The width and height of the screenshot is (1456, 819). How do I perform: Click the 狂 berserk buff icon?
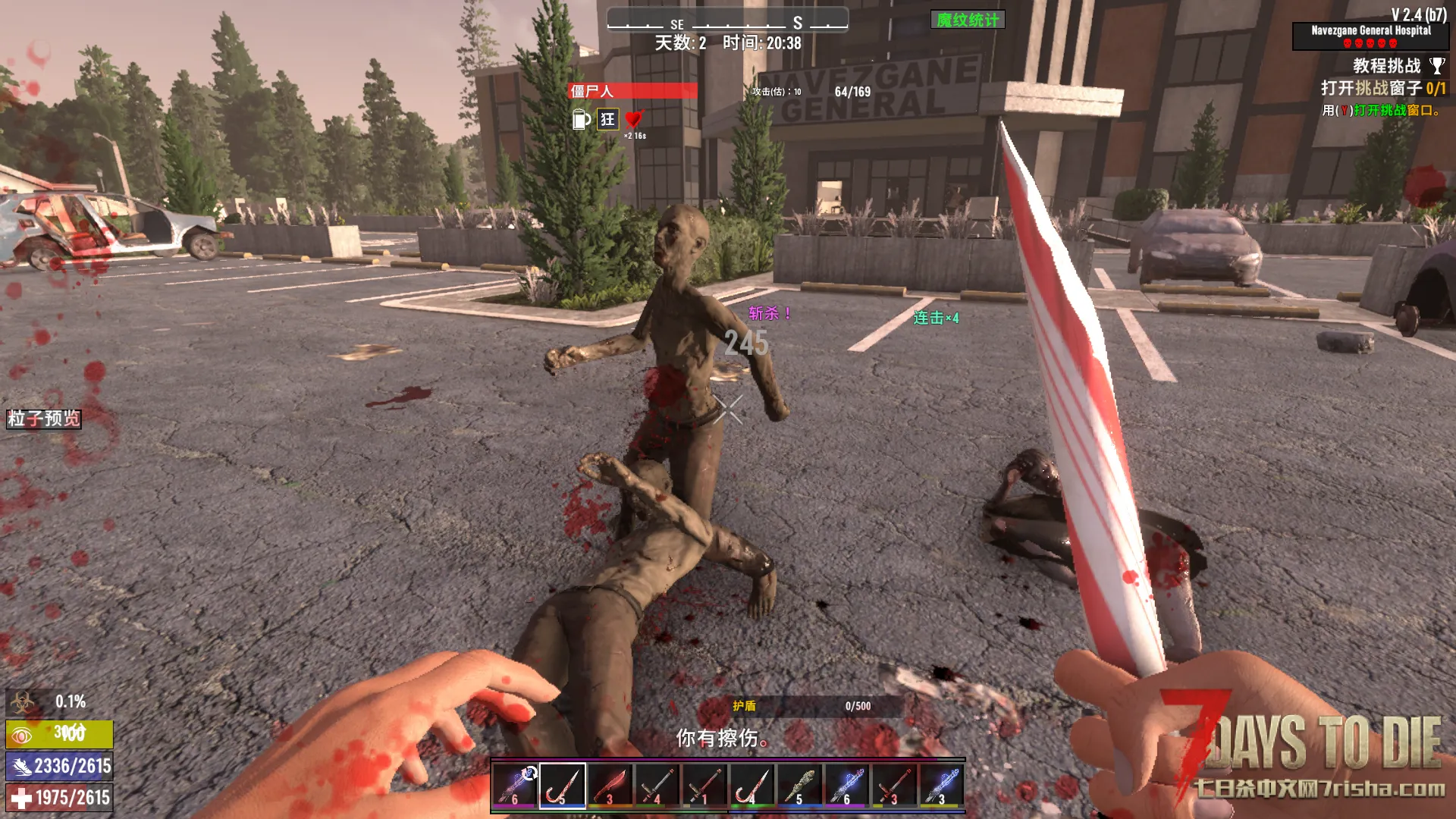click(607, 120)
